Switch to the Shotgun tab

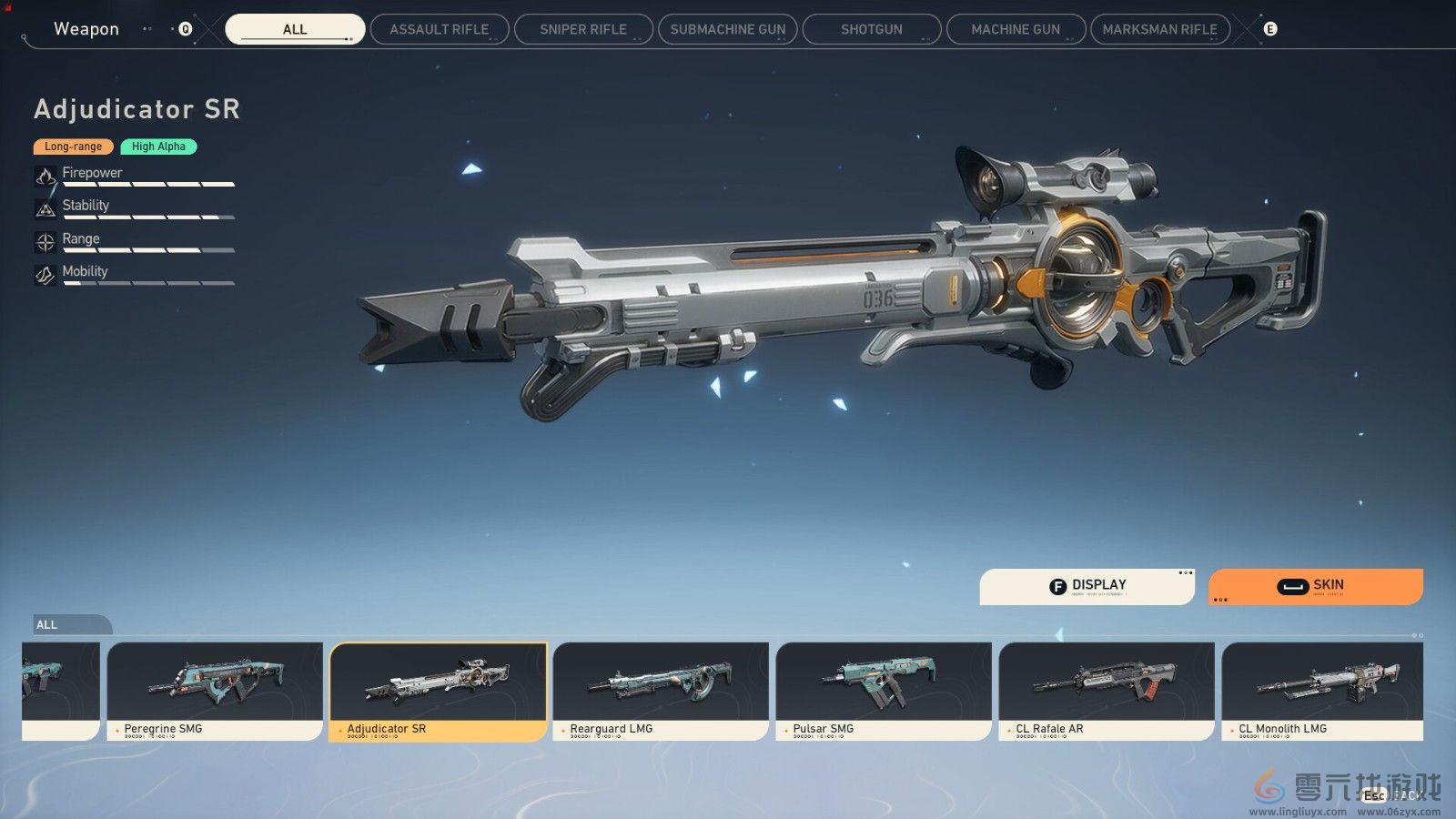click(x=871, y=29)
